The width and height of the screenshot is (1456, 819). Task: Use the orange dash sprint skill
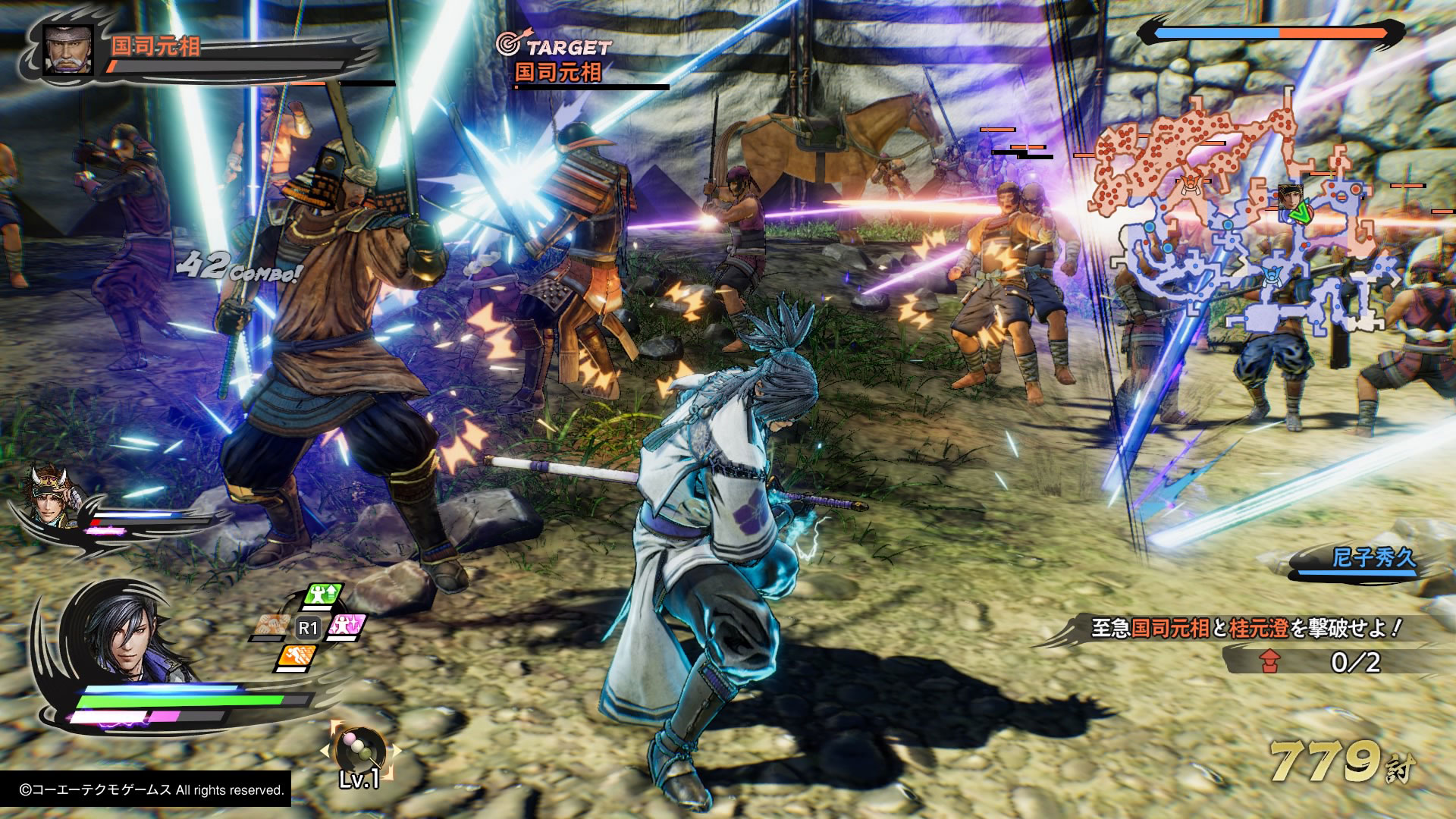[297, 657]
